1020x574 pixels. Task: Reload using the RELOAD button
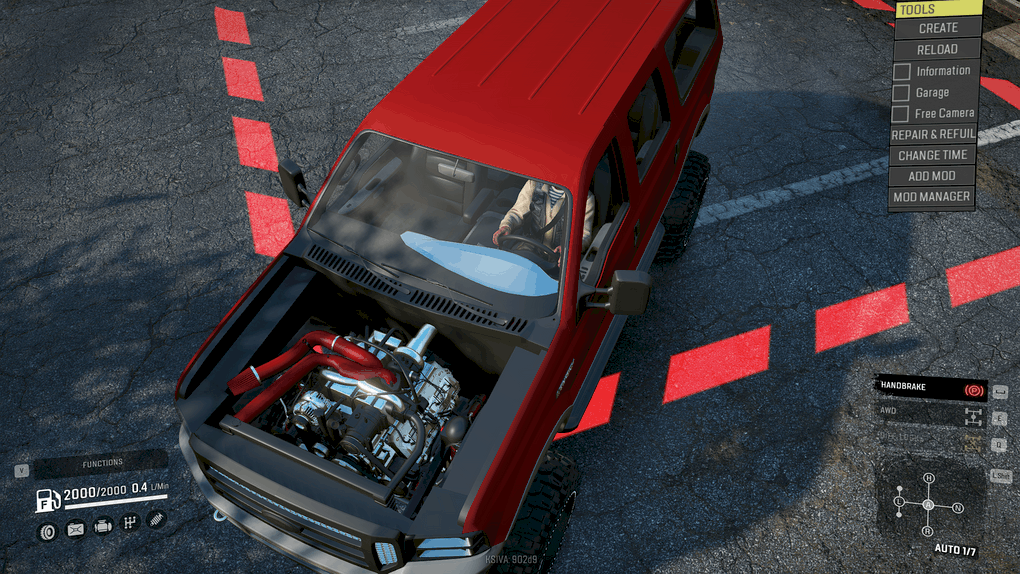pyautogui.click(x=937, y=49)
